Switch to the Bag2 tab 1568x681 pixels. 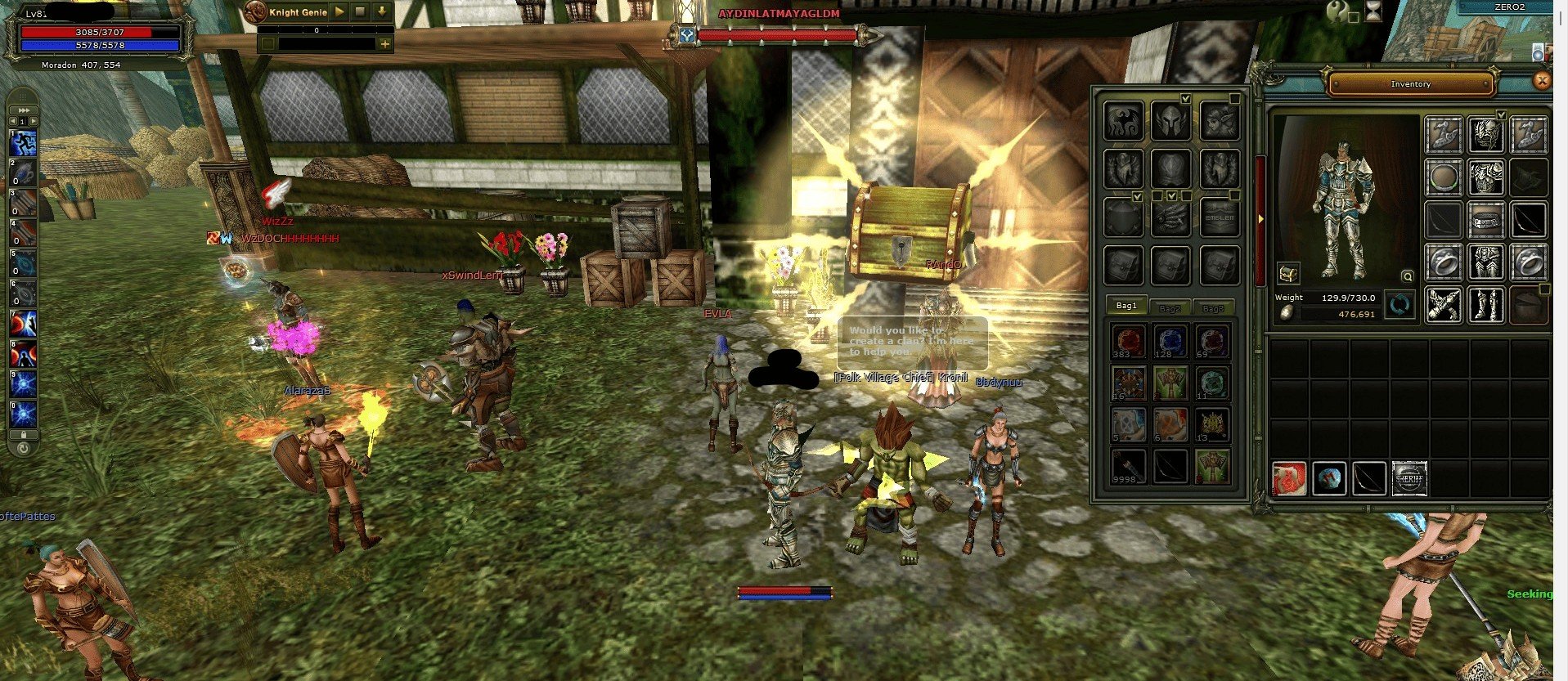[1170, 308]
